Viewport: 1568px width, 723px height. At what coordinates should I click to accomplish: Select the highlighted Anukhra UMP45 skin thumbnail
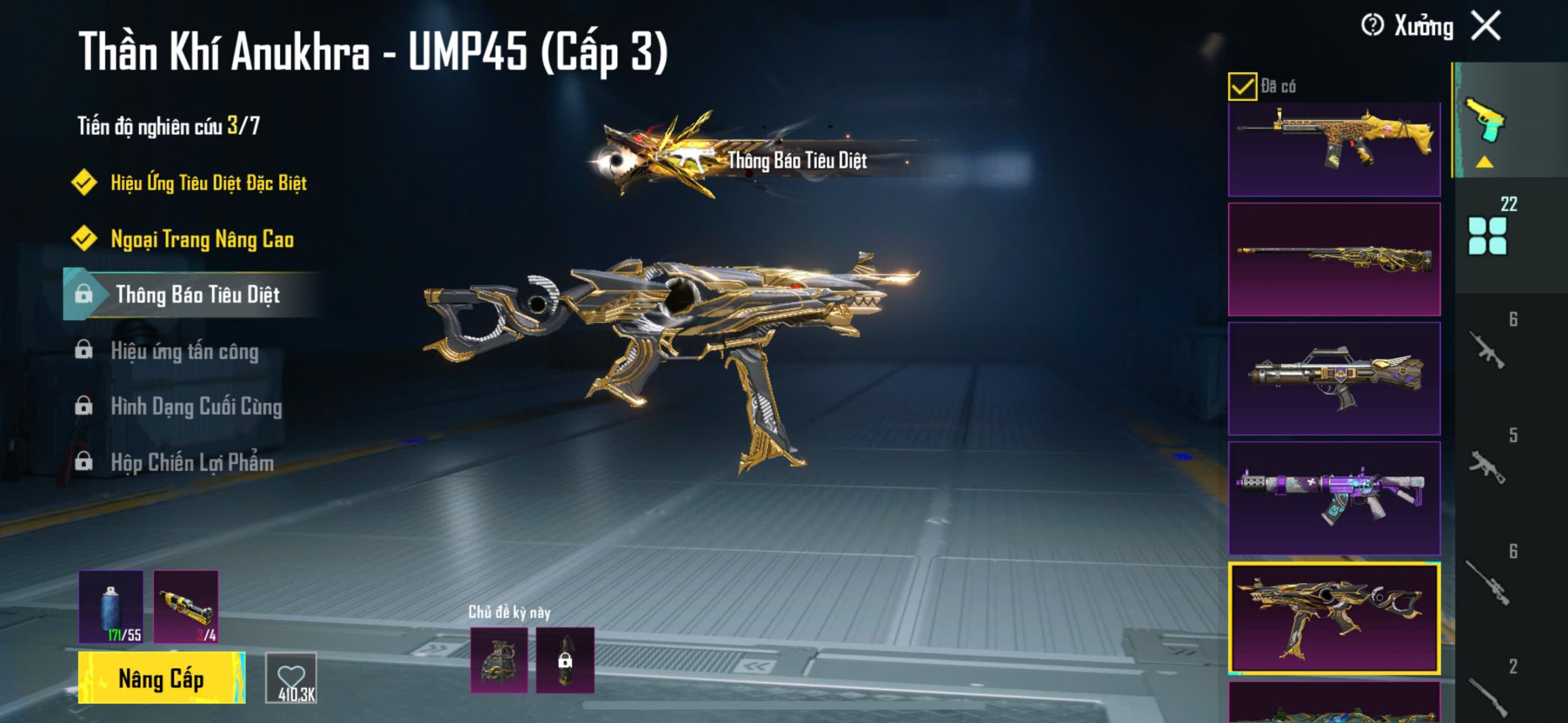1334,617
